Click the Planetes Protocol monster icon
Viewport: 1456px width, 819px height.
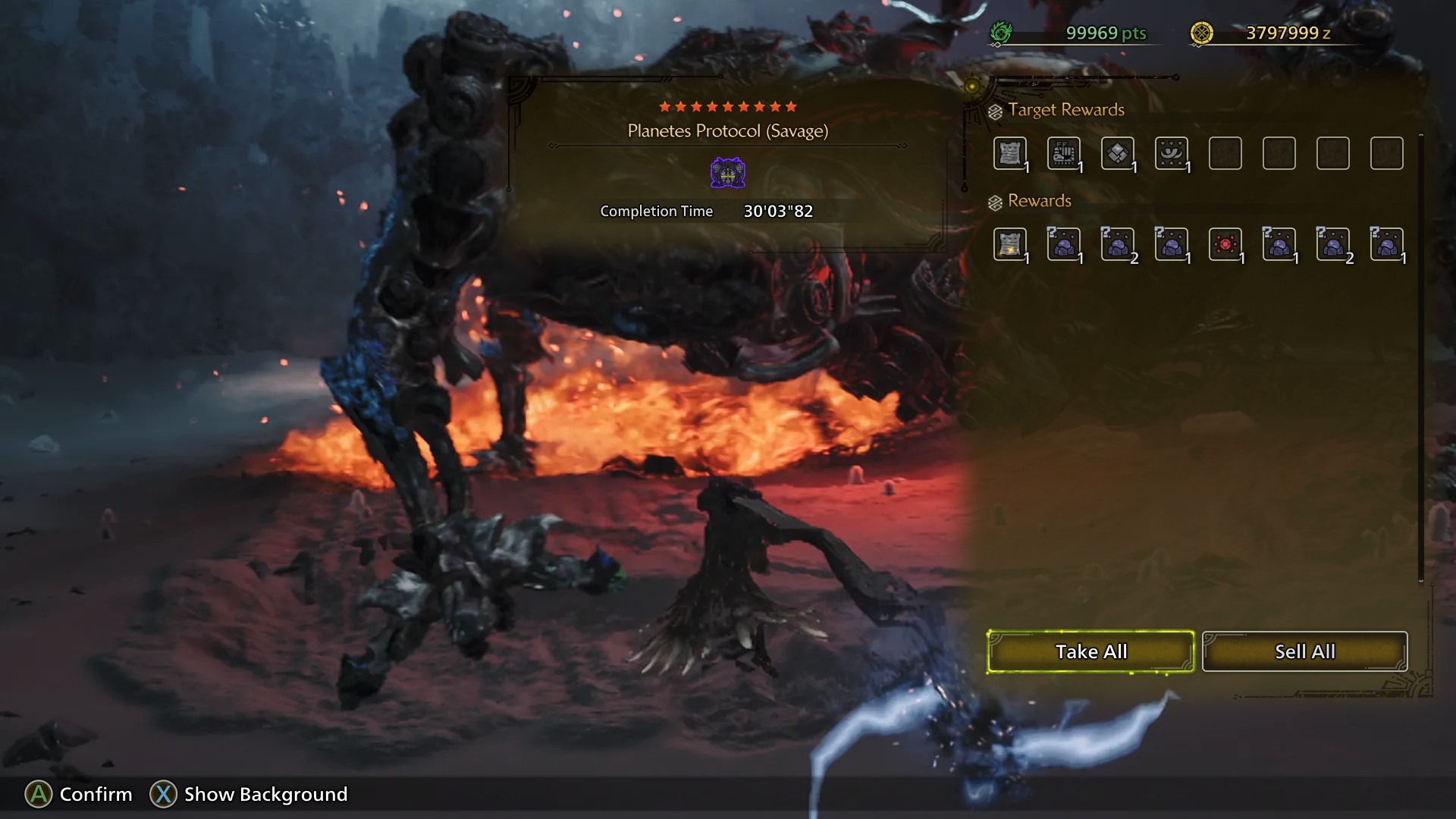[727, 173]
